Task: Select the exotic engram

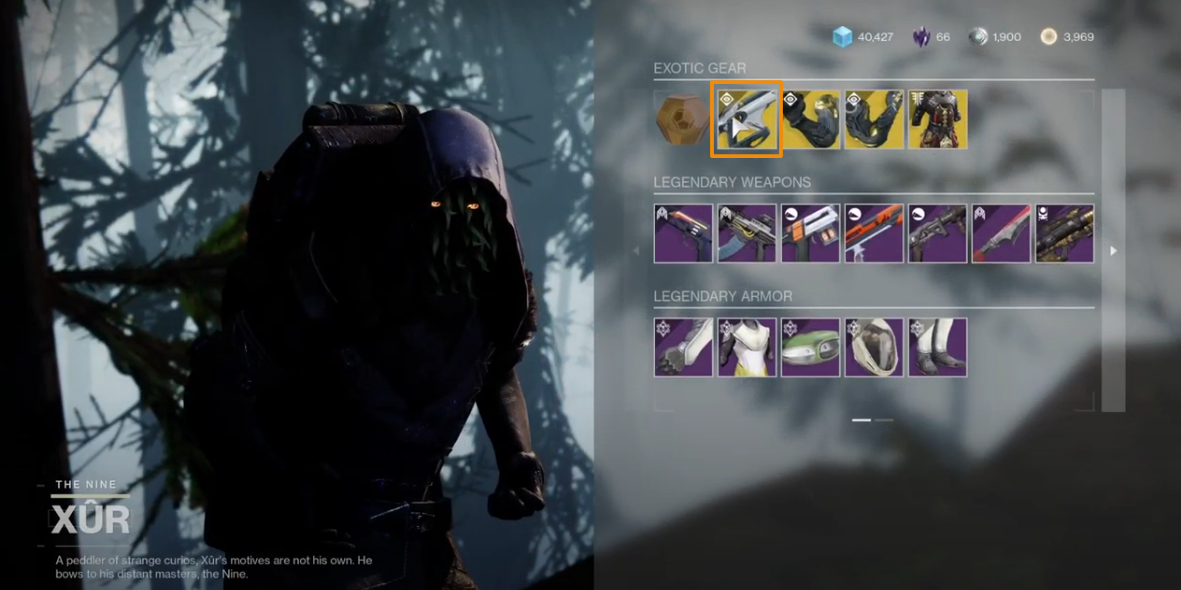Action: 683,119
